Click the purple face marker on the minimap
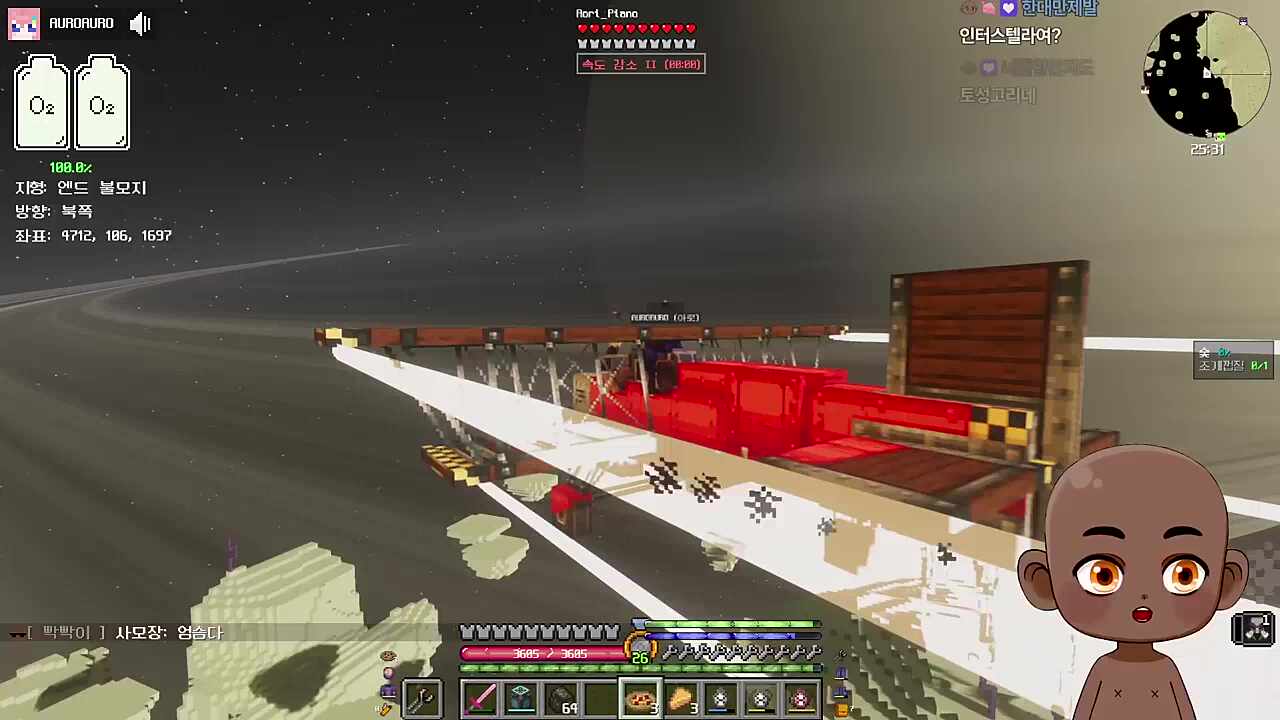 pyautogui.click(x=1243, y=21)
